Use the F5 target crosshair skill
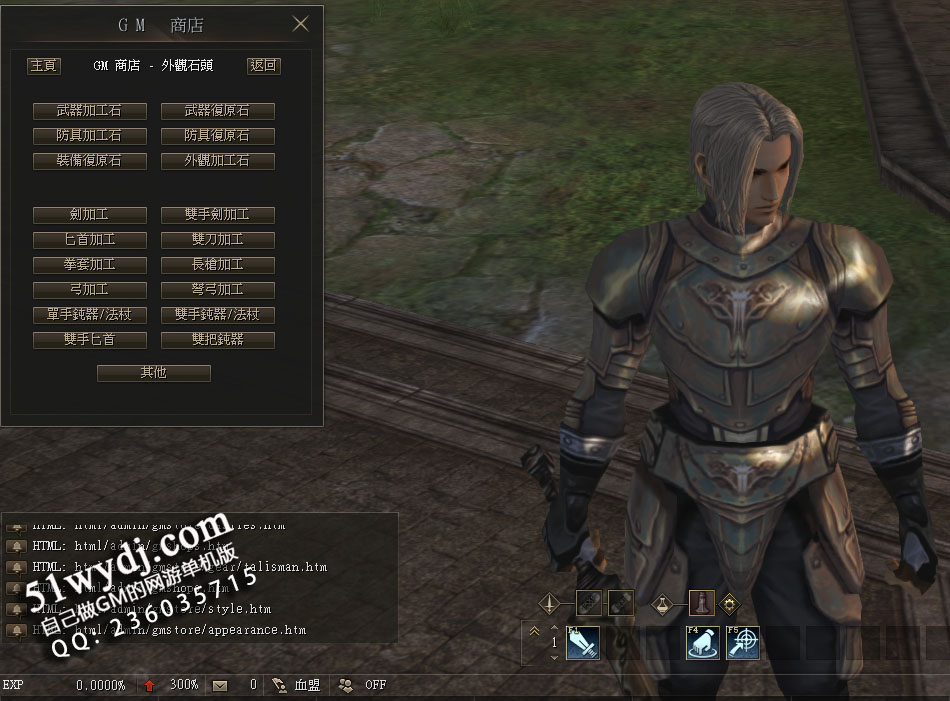The image size is (950, 701). [x=743, y=643]
